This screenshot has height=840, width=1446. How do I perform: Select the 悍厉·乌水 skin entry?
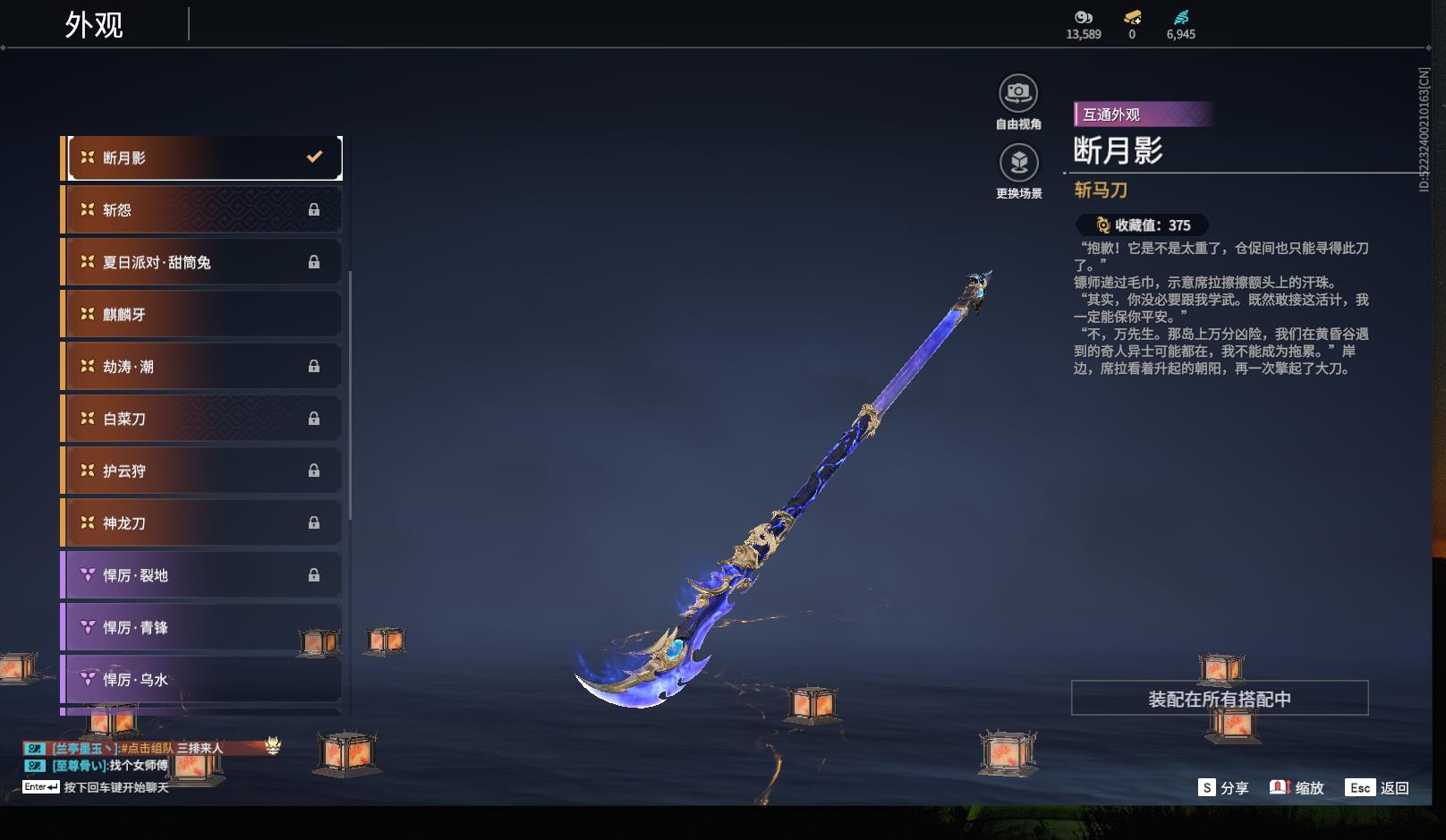[x=204, y=679]
